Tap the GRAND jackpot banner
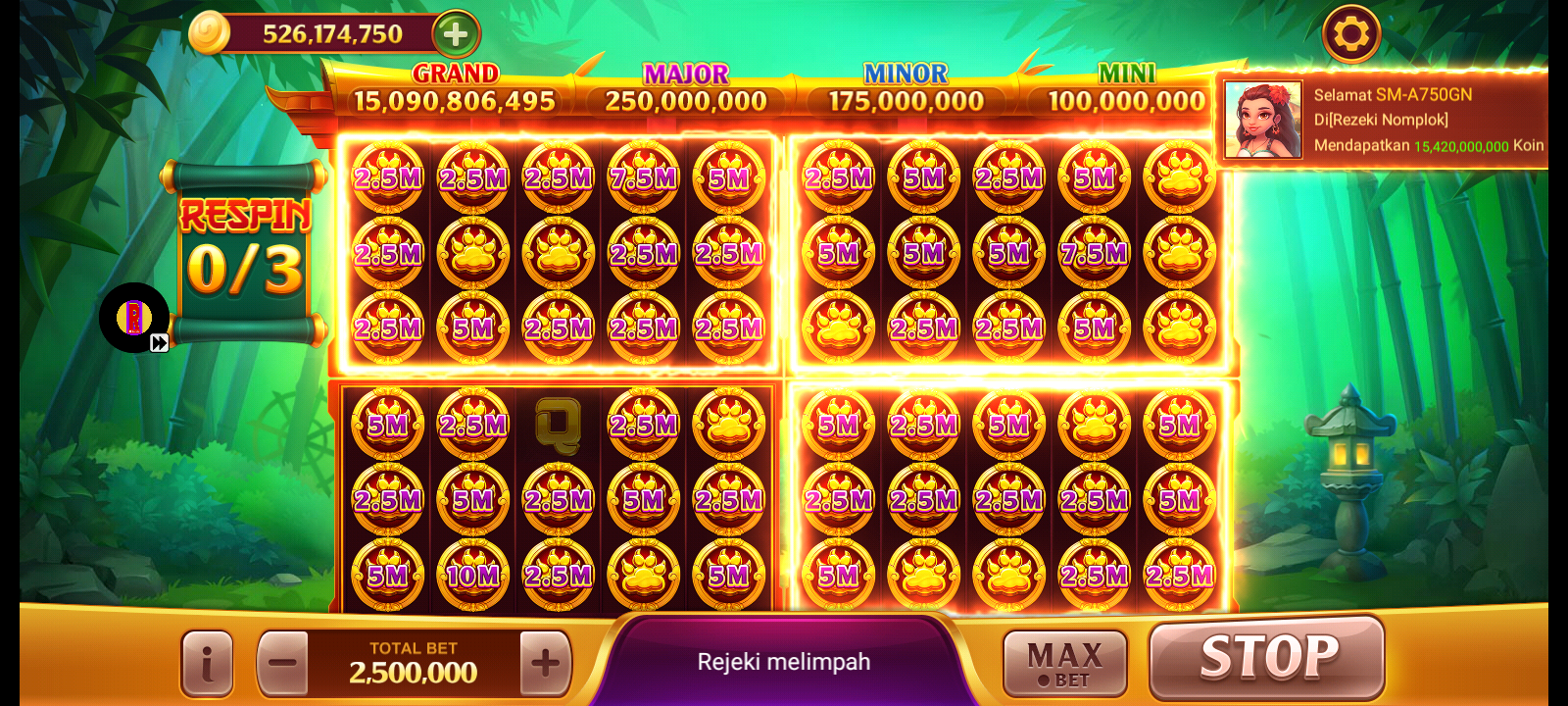This screenshot has width=1568, height=706. (x=459, y=86)
